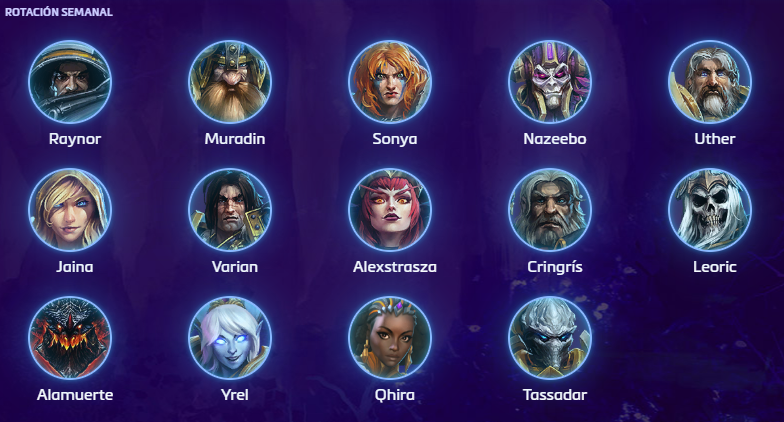Pick the Qhira hero portrait
784x422 pixels.
click(x=390, y=337)
